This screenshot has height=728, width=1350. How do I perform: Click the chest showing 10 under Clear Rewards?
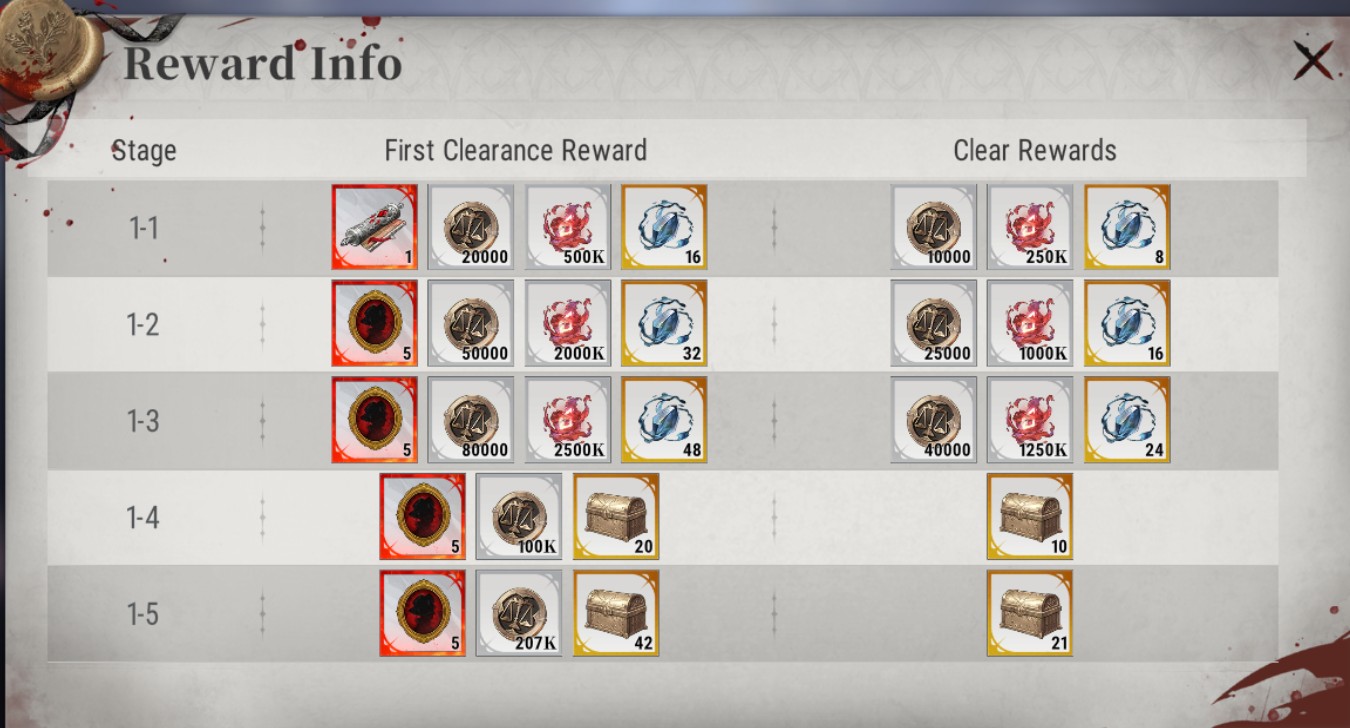pos(1030,516)
